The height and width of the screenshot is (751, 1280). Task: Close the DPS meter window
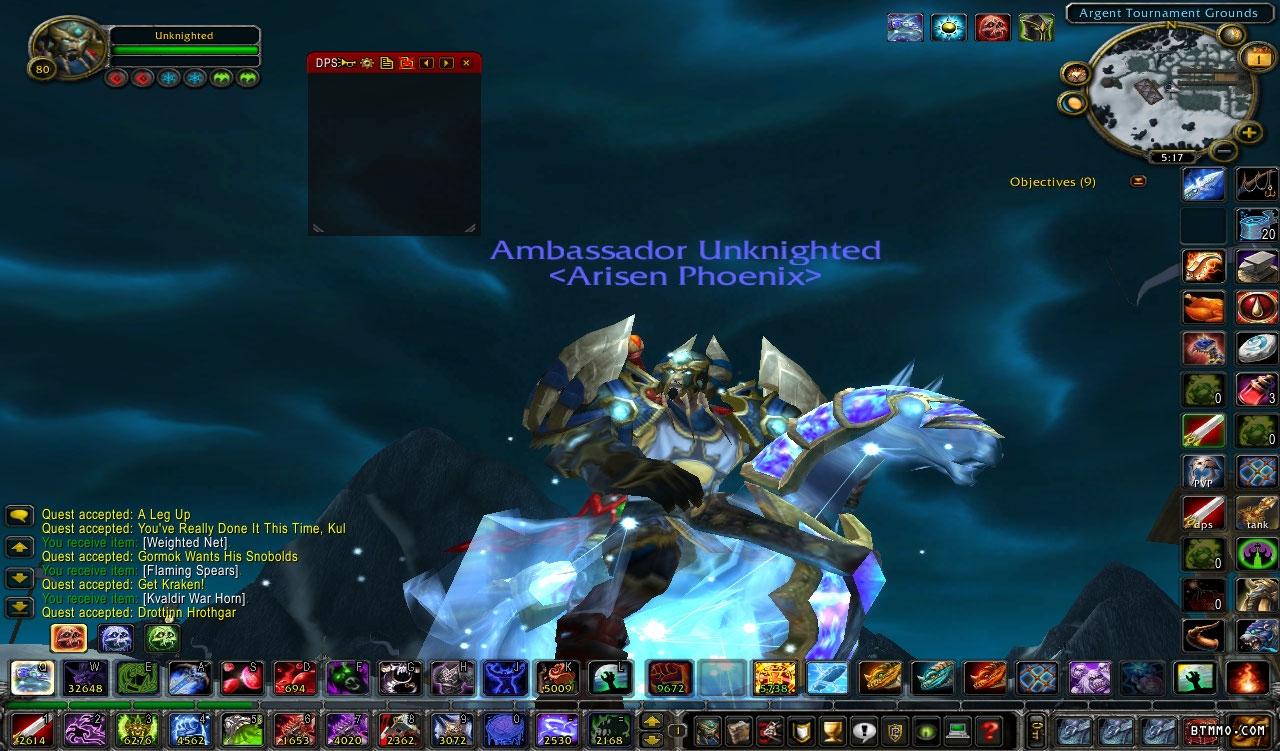466,63
